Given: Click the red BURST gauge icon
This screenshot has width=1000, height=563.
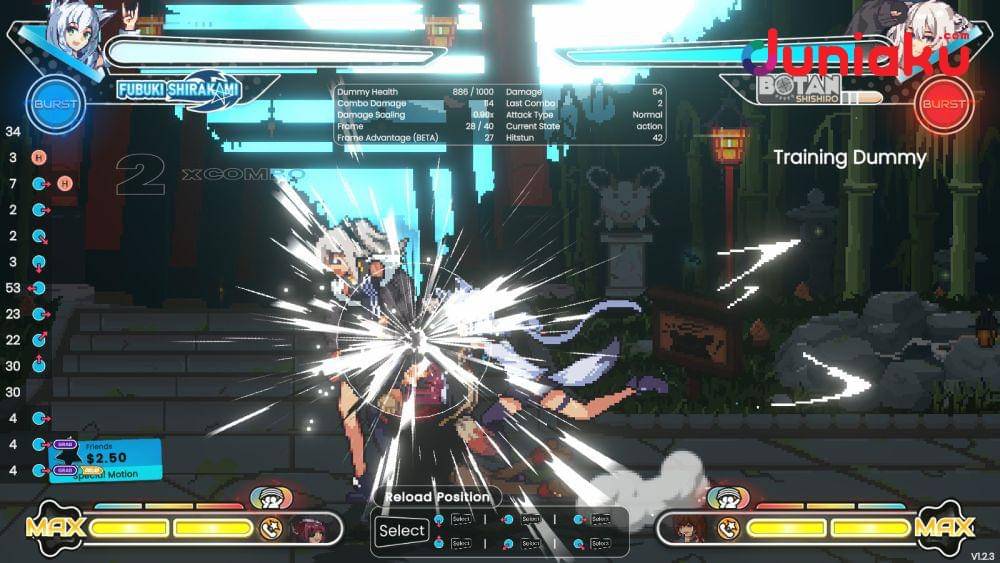Looking at the screenshot, I should [944, 104].
